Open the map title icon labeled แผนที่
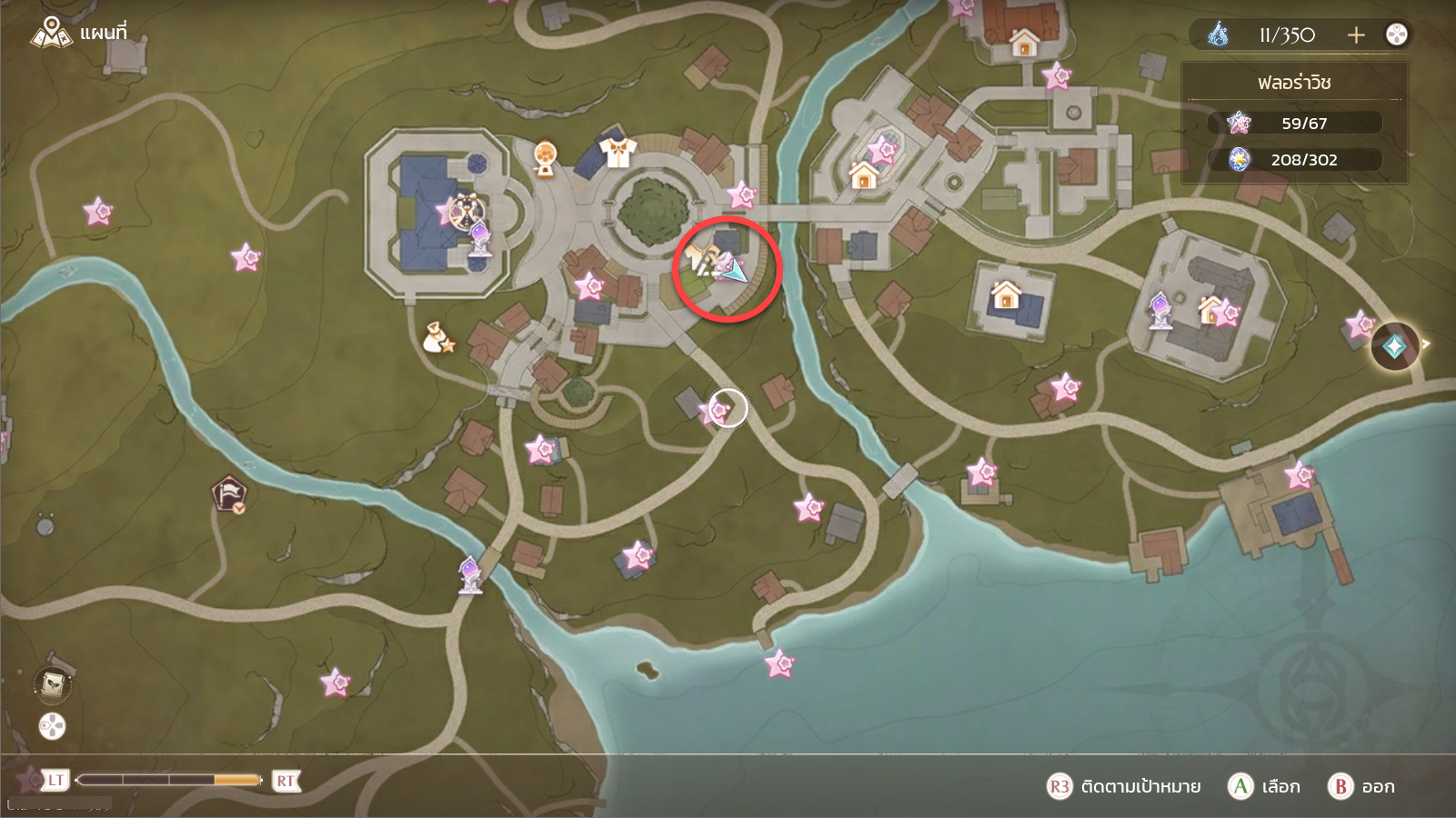This screenshot has width=1456, height=818. (x=52, y=34)
